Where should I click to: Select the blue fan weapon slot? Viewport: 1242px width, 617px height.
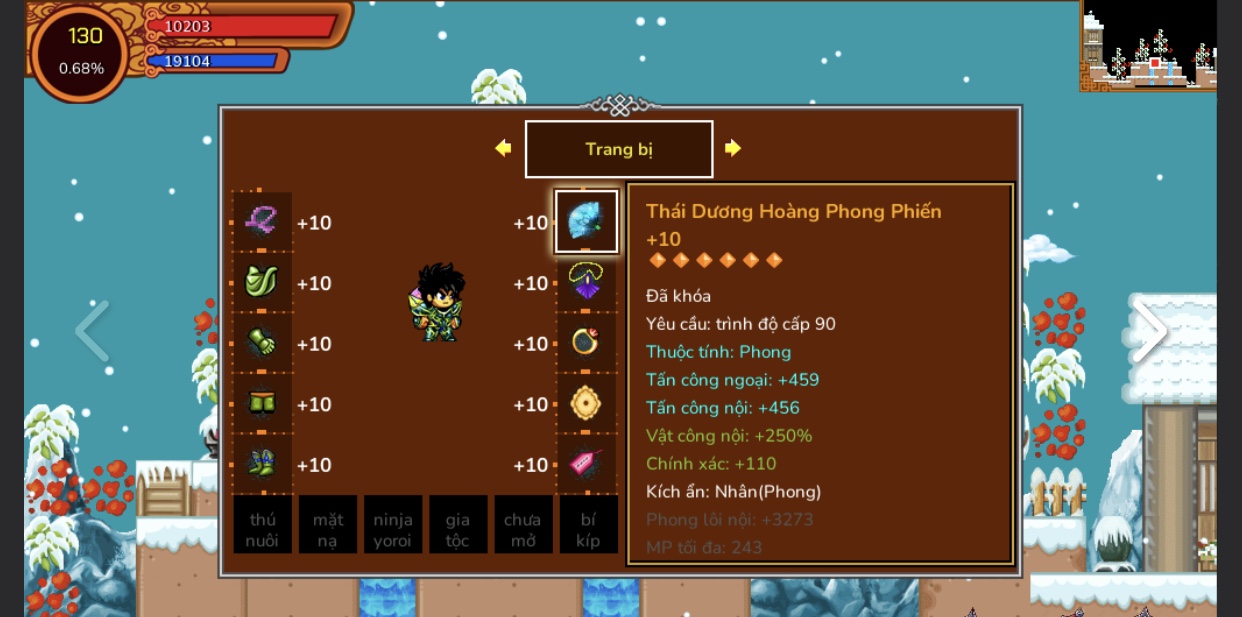click(586, 221)
